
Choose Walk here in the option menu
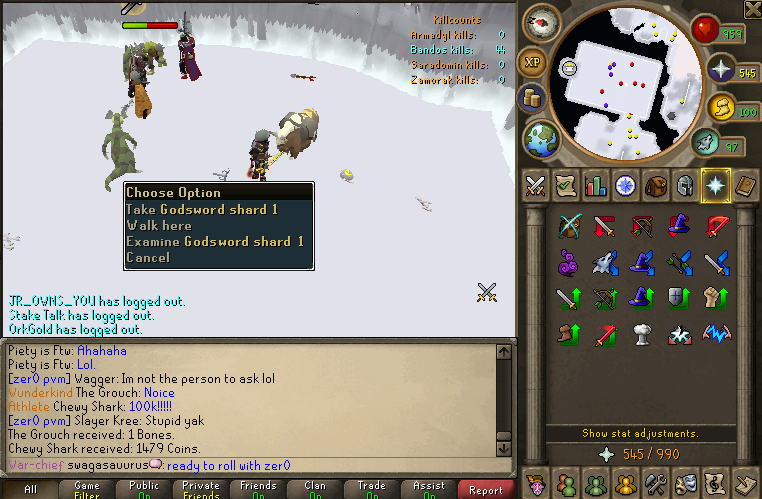click(158, 225)
